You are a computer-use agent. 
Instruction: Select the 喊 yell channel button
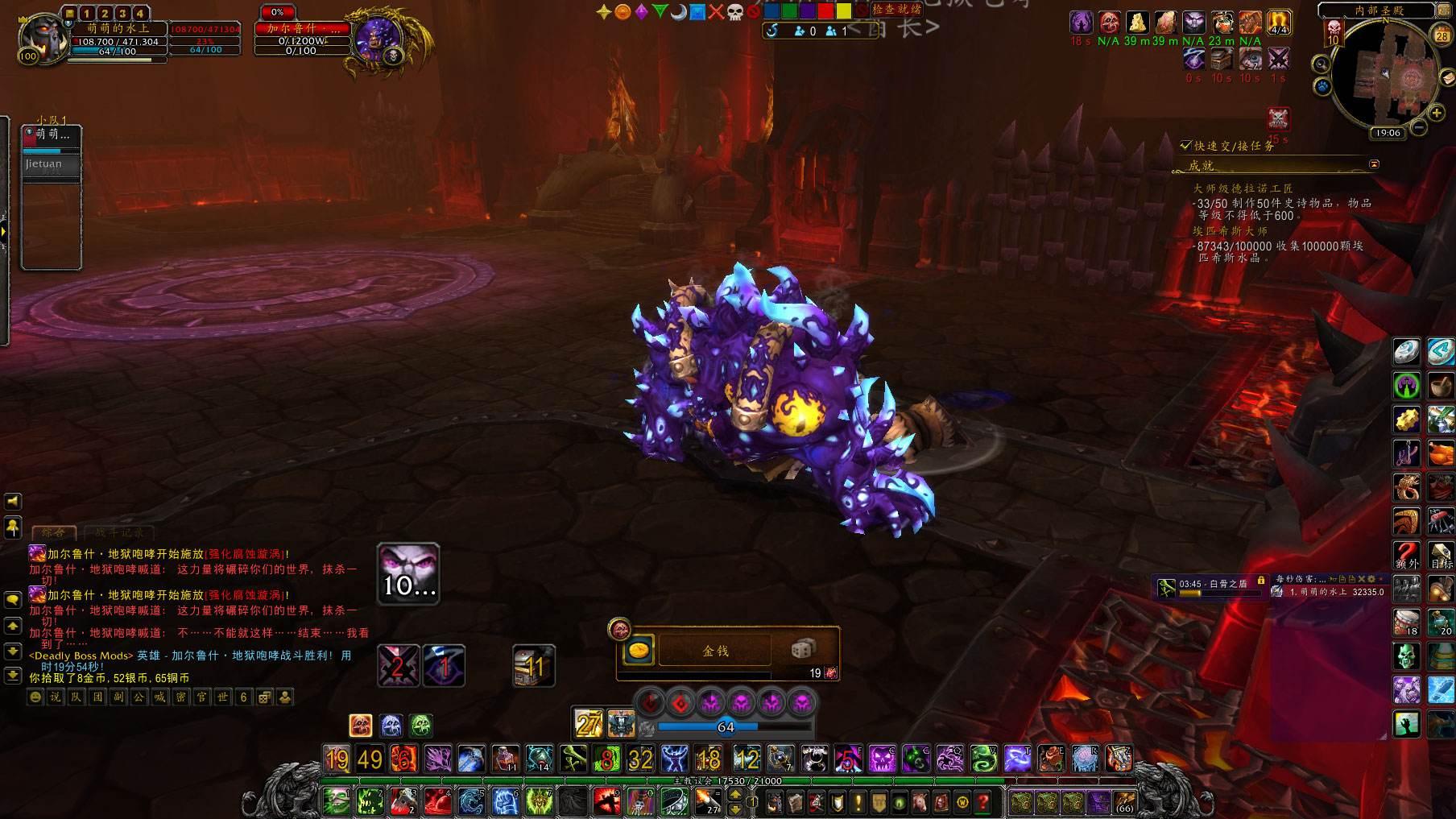coord(160,697)
